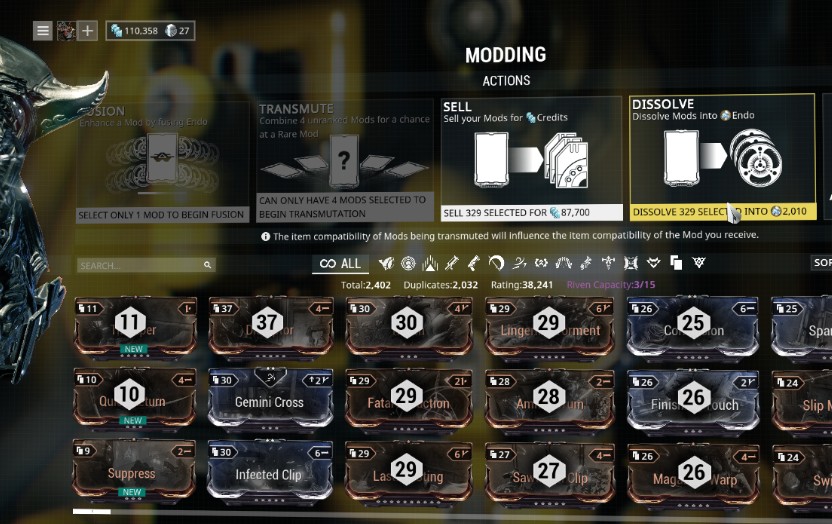Open the hamburger main menu

click(x=43, y=31)
